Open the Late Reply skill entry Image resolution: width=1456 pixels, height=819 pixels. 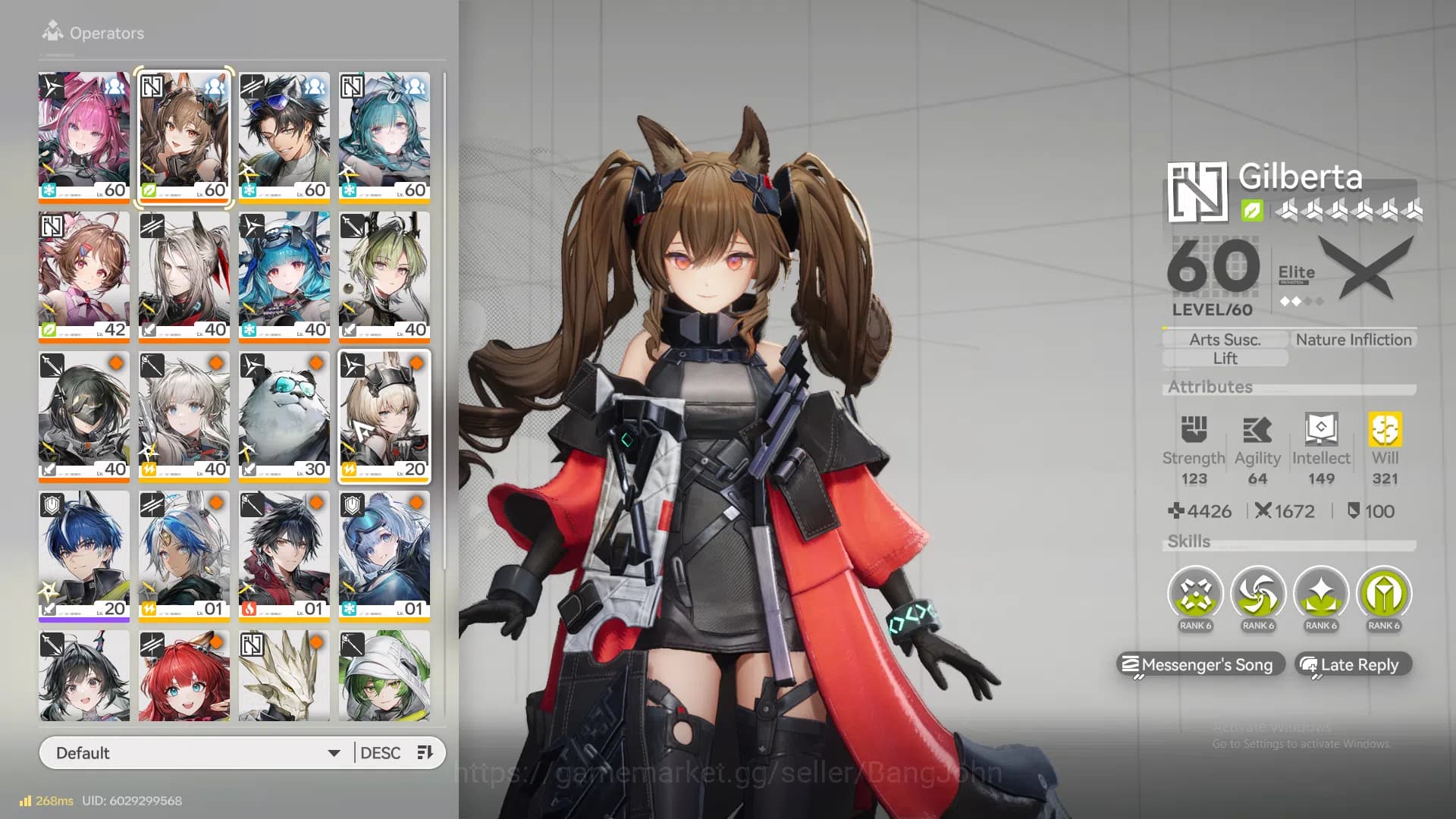pyautogui.click(x=1352, y=665)
